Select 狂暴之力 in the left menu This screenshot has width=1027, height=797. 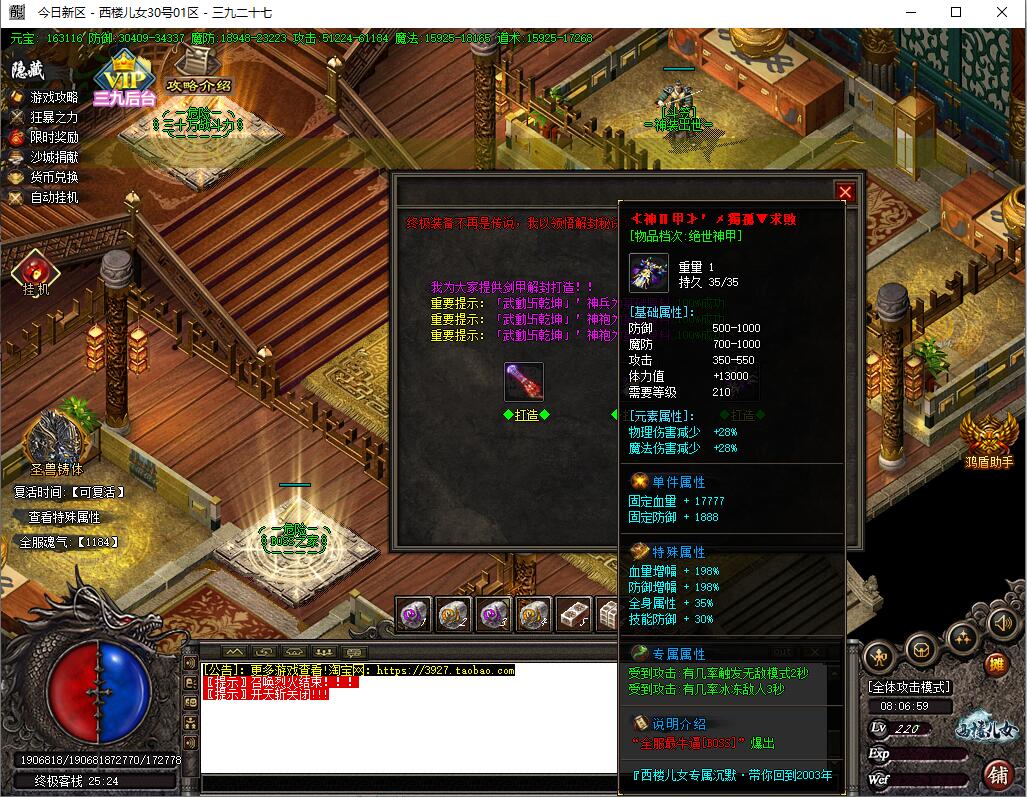54,117
